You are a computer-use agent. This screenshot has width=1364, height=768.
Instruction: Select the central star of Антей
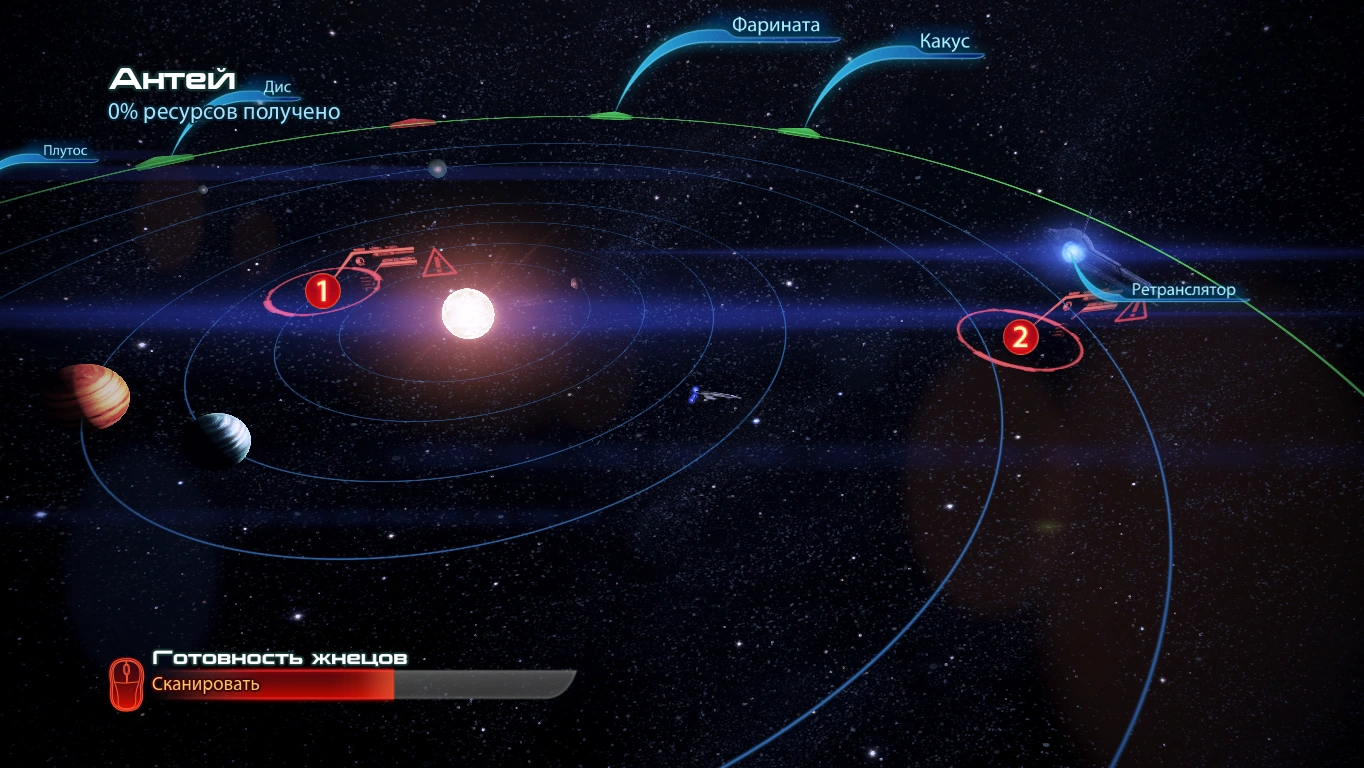[468, 314]
